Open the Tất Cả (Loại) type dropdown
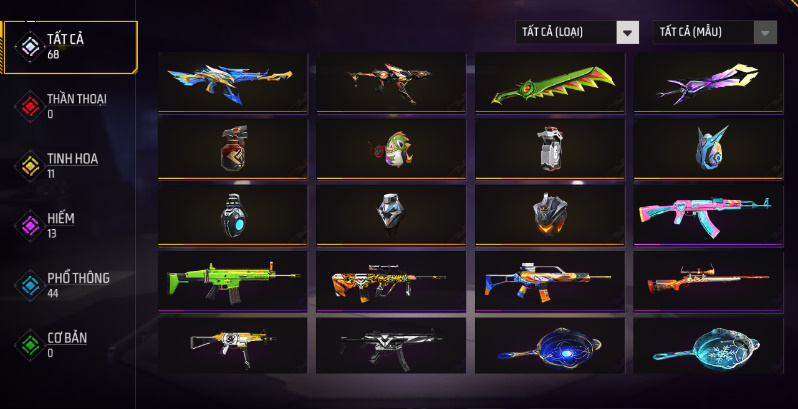798x409 pixels. click(x=577, y=32)
